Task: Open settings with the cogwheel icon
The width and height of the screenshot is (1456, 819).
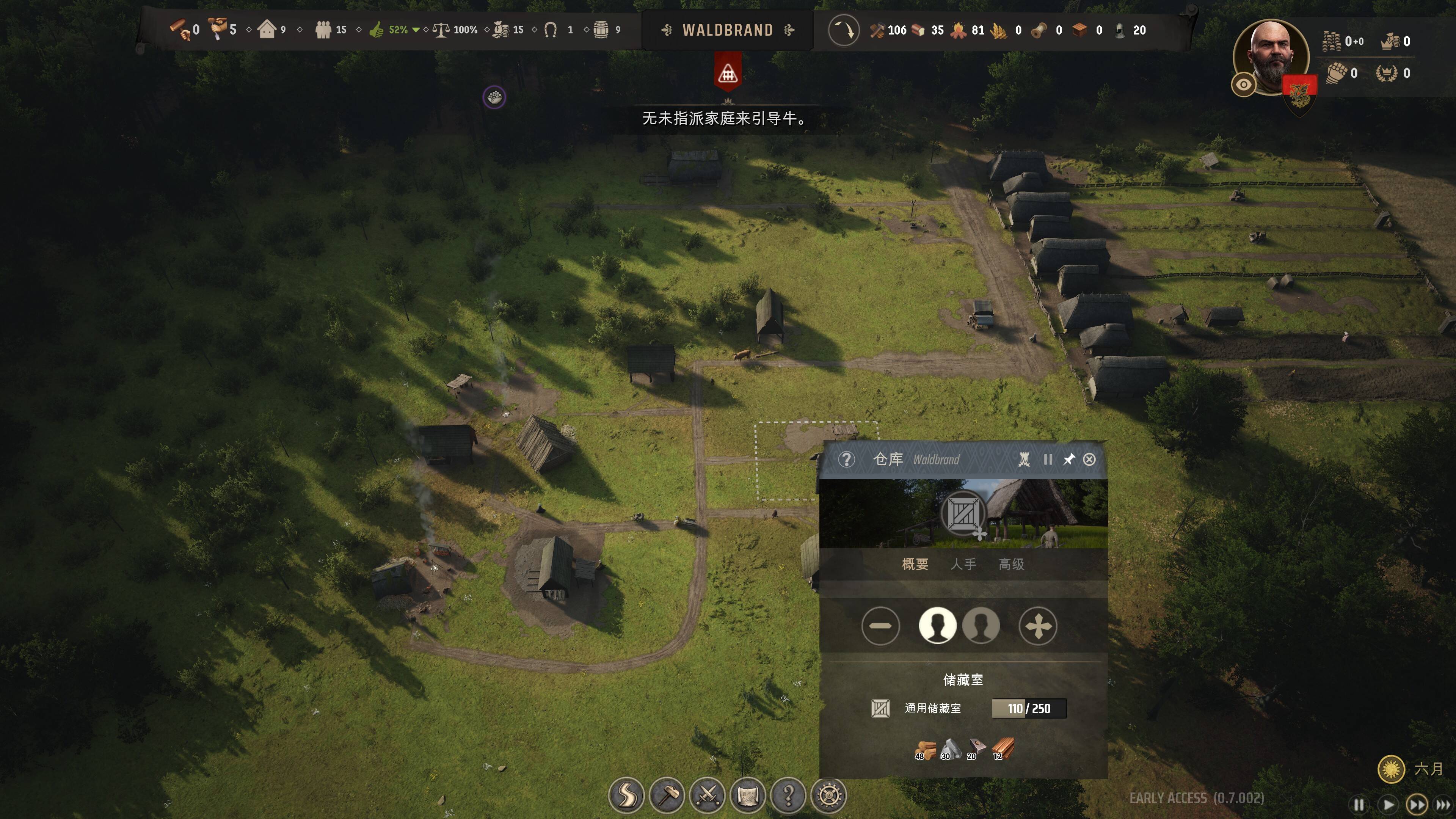Action: point(828,796)
